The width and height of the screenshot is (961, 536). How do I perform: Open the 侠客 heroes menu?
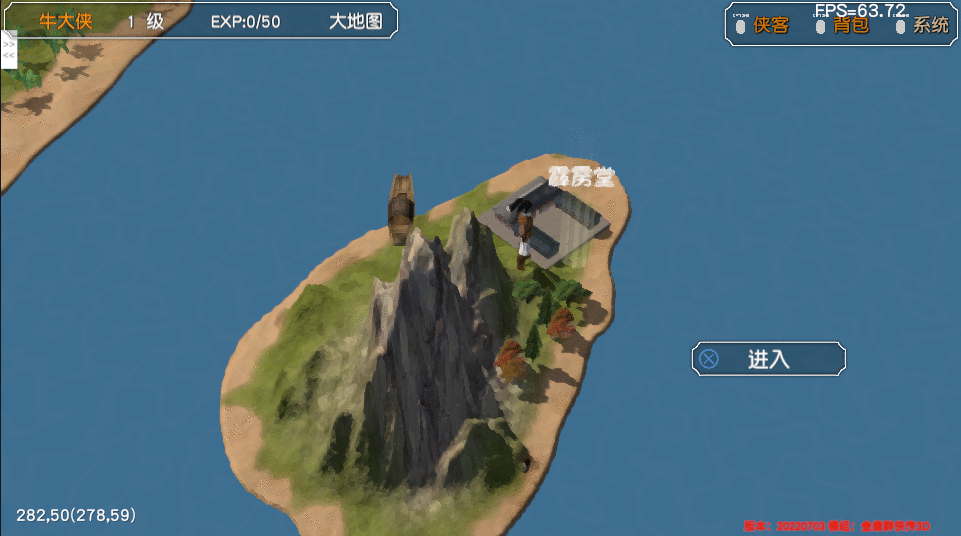click(771, 26)
